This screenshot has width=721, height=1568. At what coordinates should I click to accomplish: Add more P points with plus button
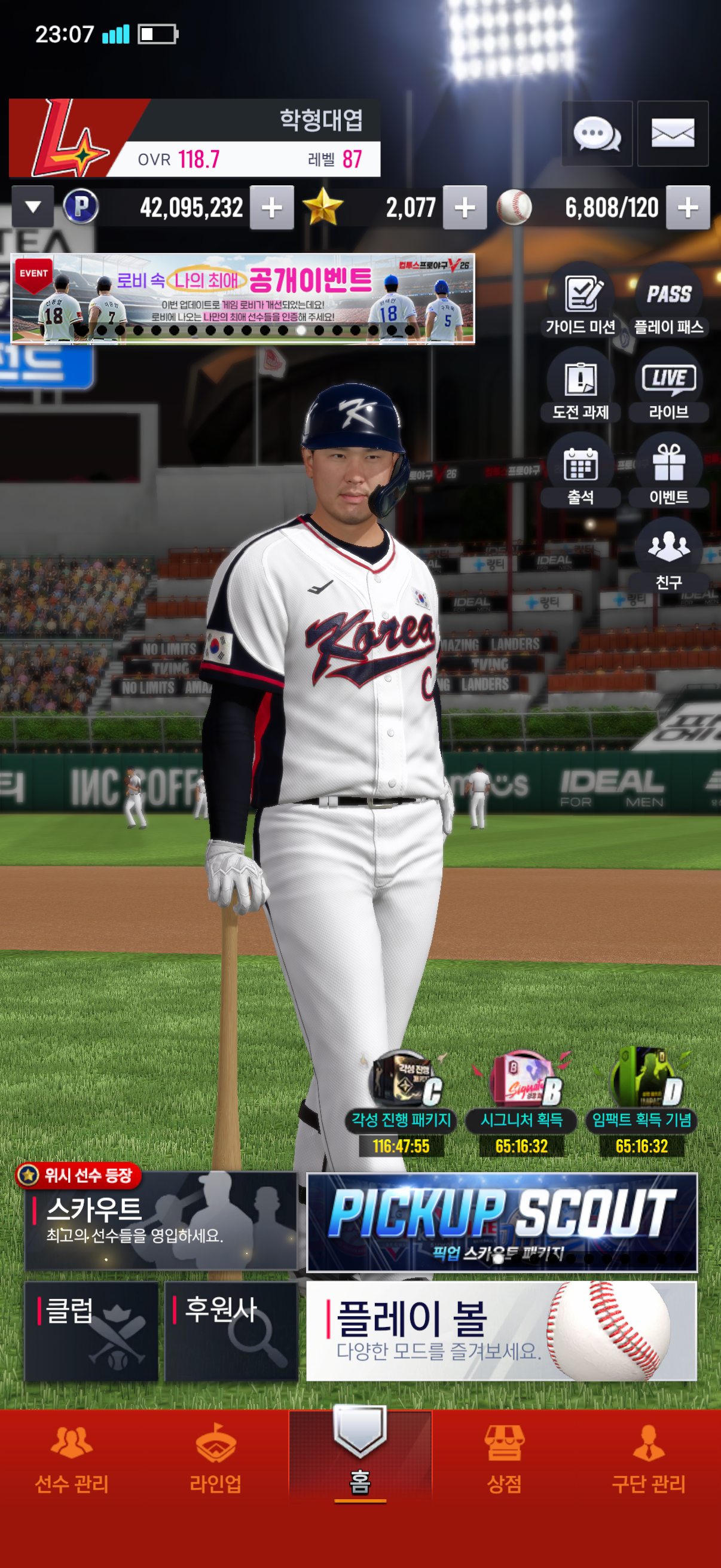click(x=271, y=208)
